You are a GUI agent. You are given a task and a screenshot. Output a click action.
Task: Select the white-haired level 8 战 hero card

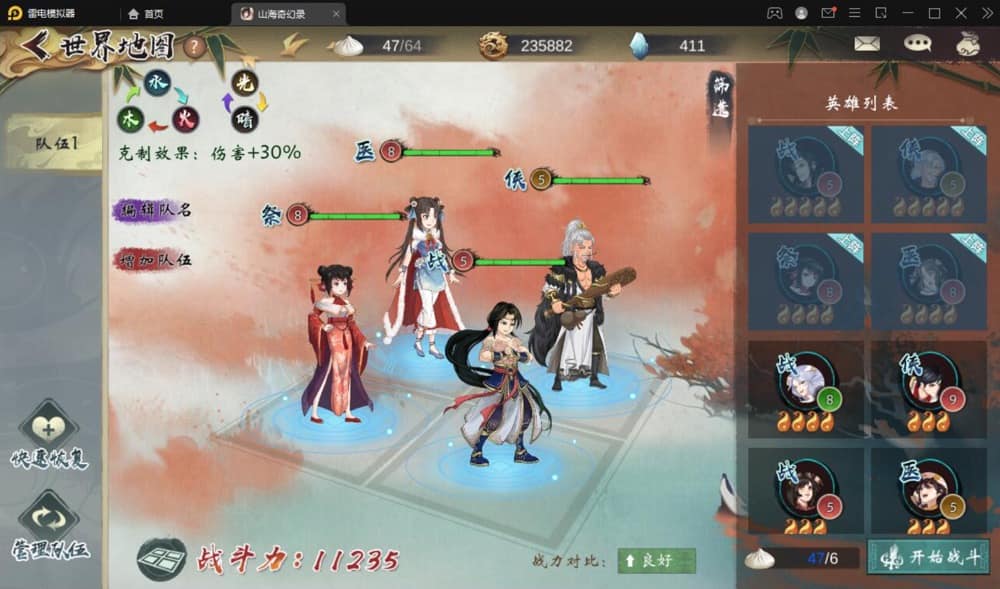point(806,386)
